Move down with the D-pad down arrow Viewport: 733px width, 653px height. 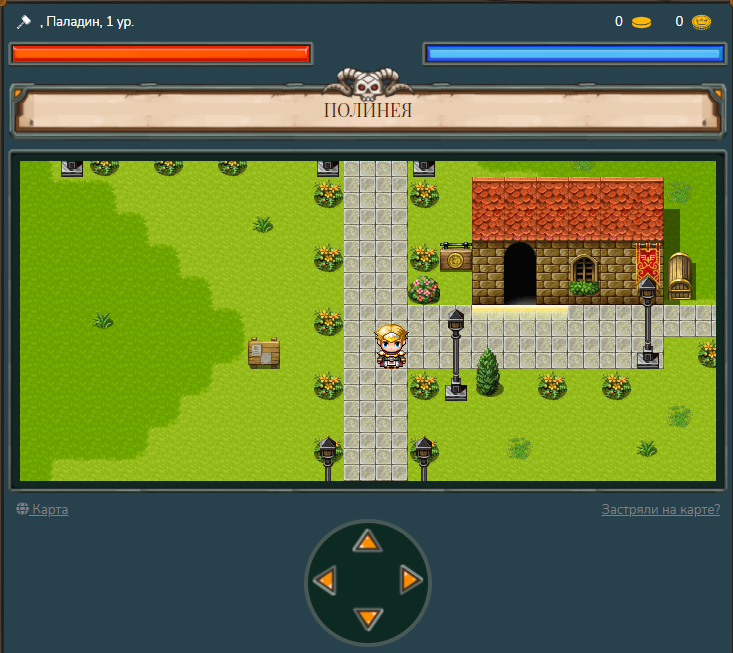click(368, 617)
